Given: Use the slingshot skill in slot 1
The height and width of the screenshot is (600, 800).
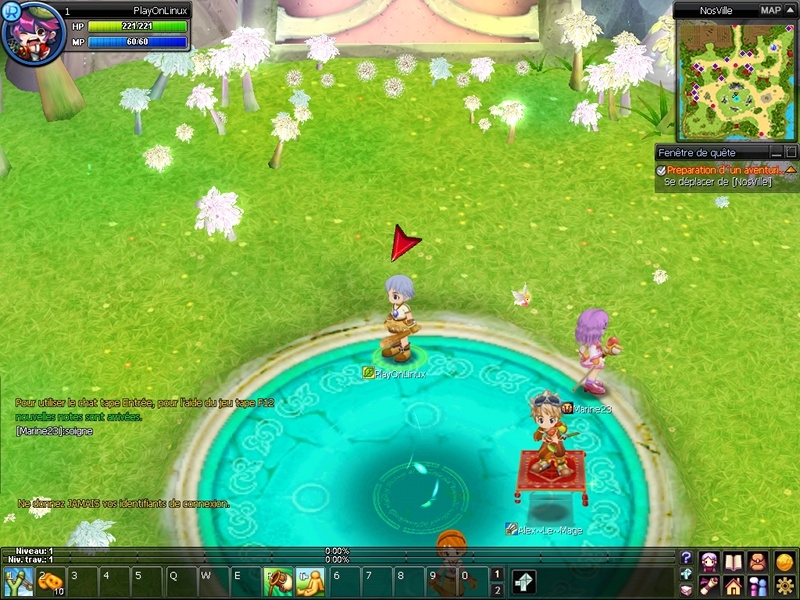Looking at the screenshot, I should (18, 581).
